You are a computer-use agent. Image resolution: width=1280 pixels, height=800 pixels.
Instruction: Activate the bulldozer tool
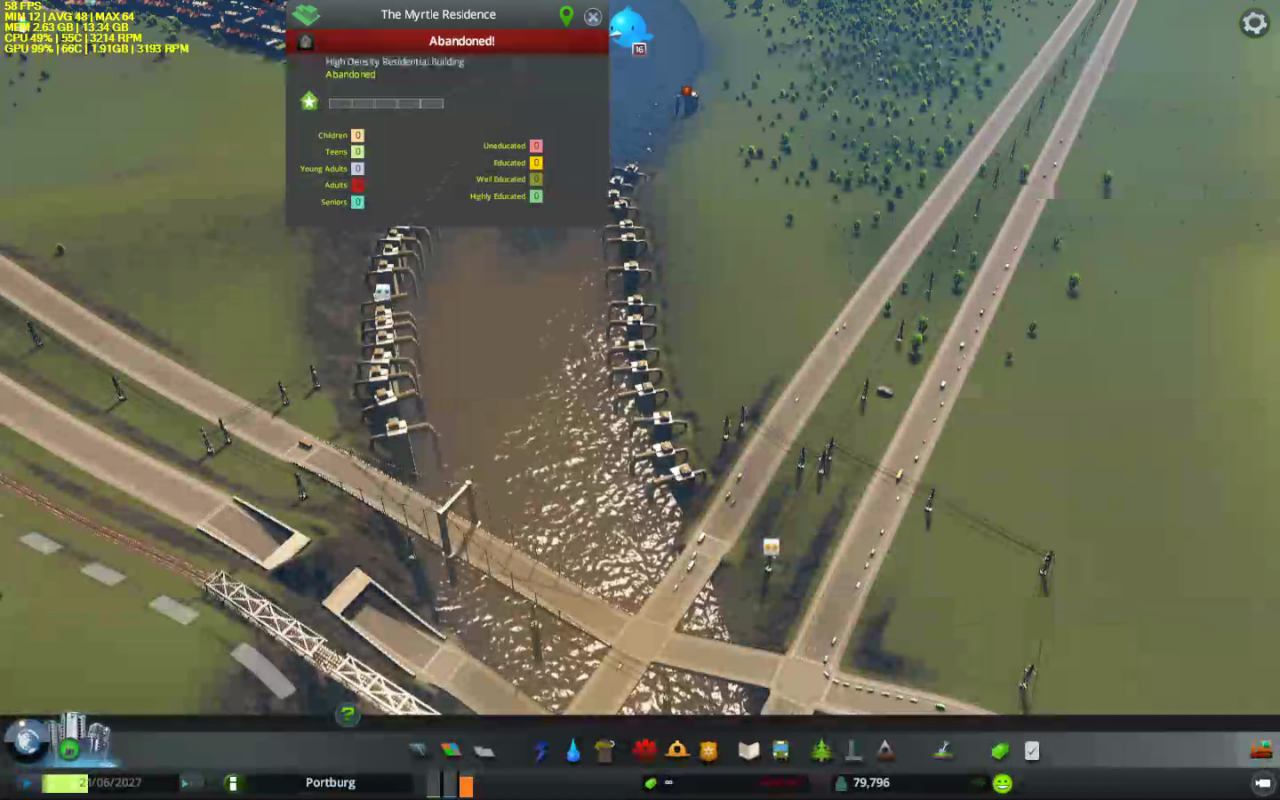tap(1261, 749)
